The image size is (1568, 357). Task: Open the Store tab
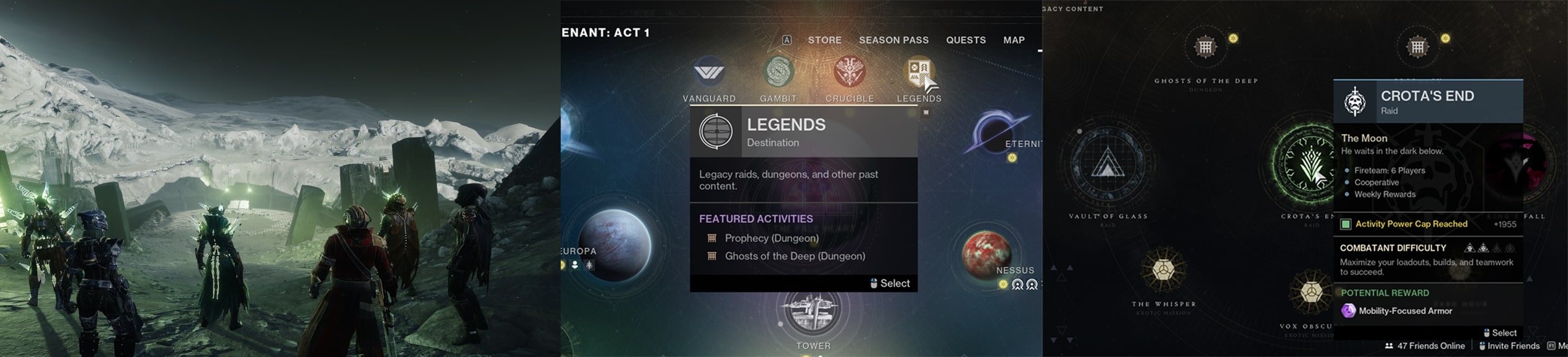click(x=824, y=40)
